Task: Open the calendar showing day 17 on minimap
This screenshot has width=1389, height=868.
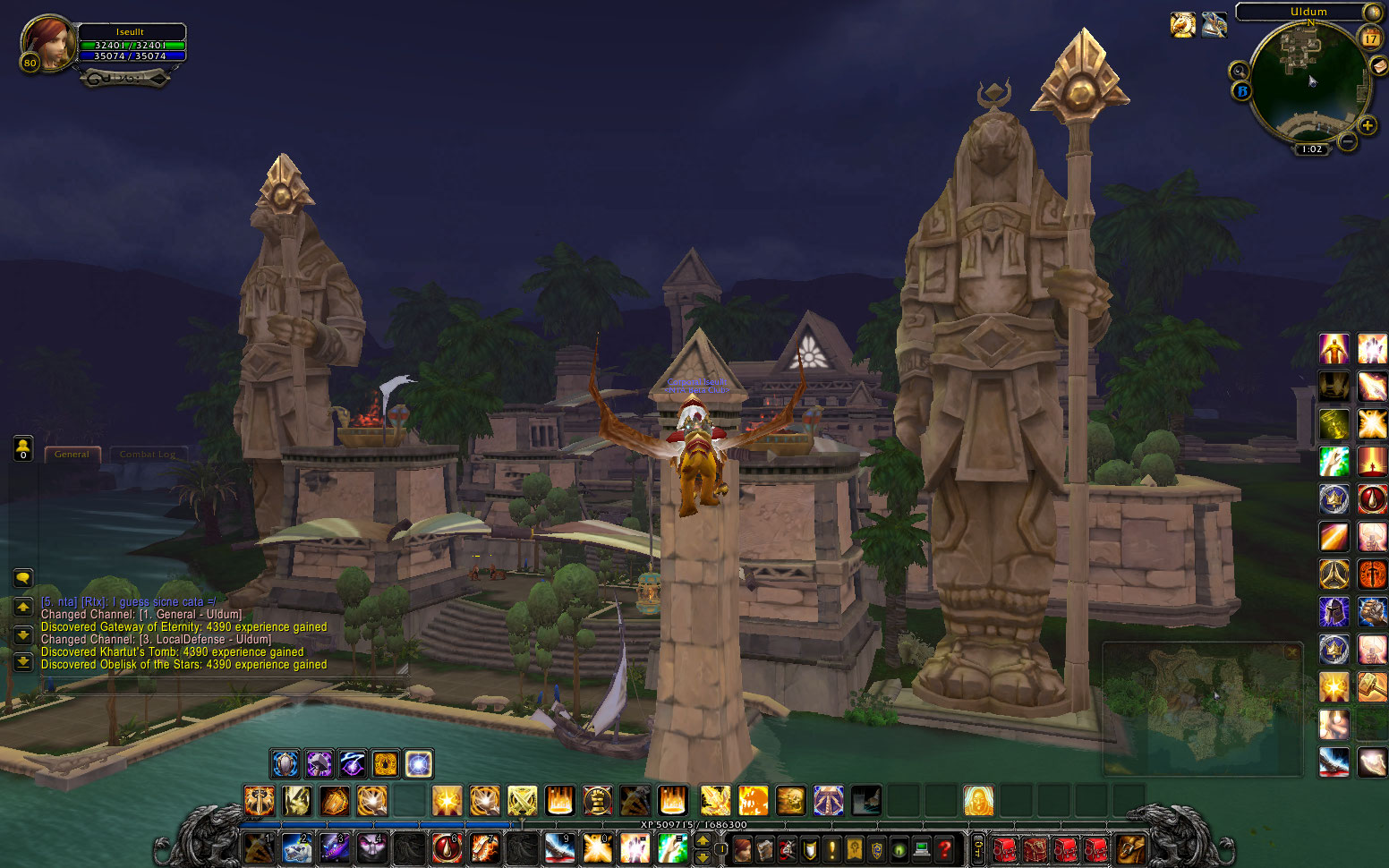Action: click(1371, 38)
